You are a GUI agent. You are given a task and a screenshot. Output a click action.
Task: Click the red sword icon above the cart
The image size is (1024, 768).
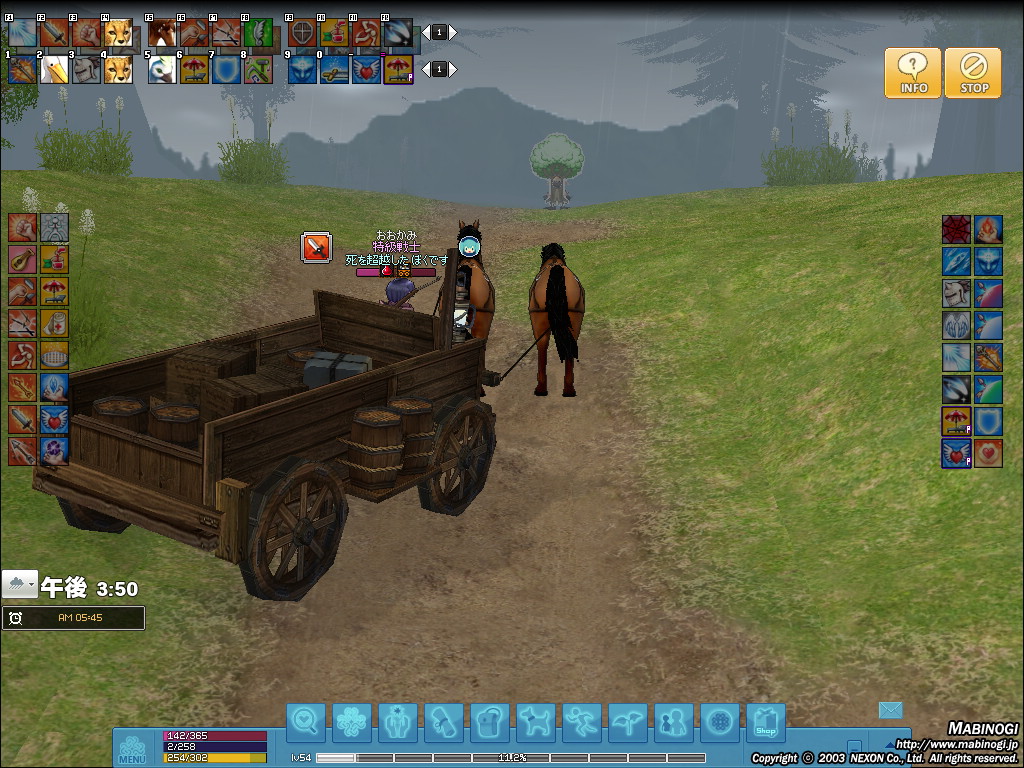click(316, 247)
